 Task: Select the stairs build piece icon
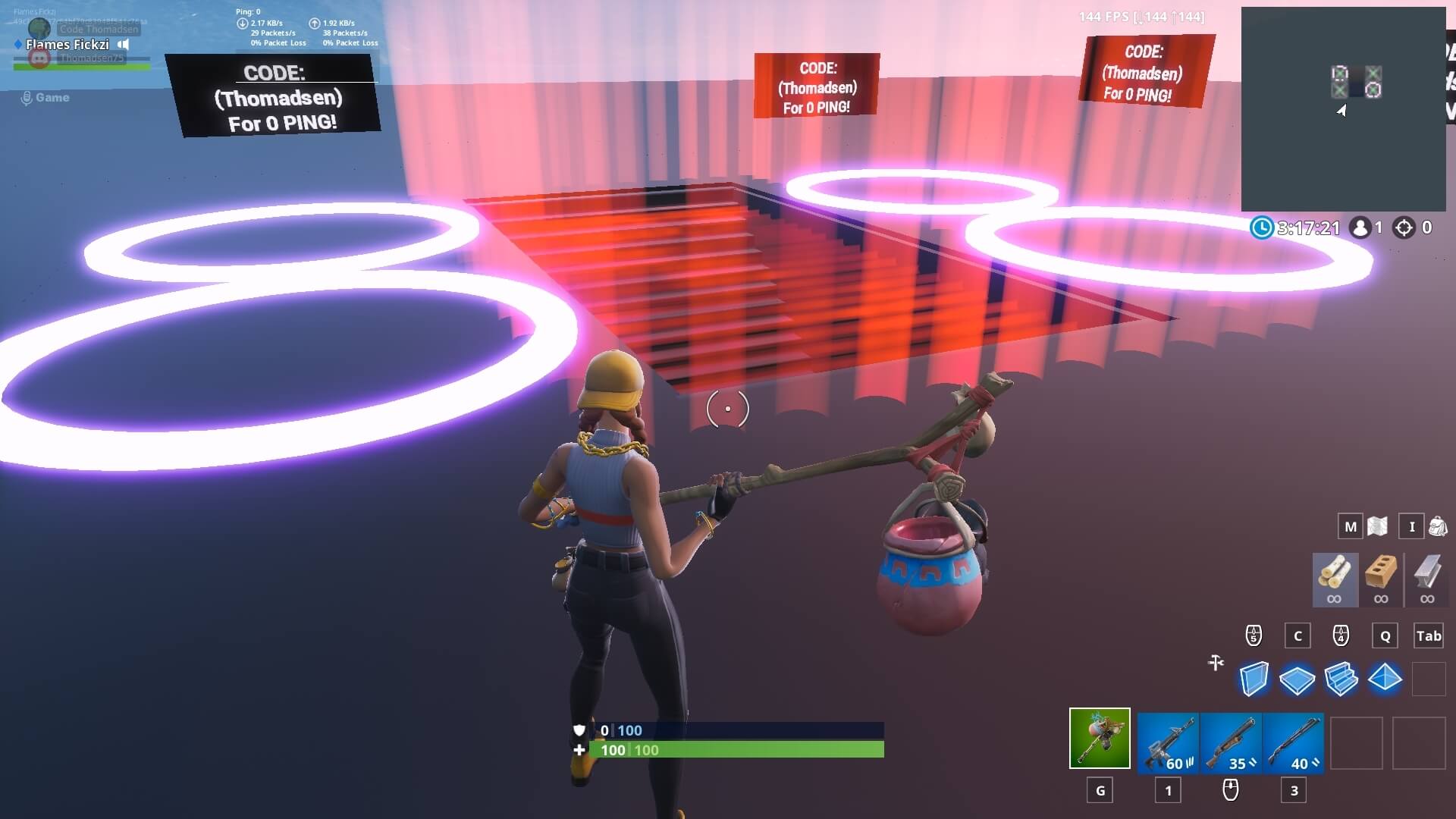click(x=1342, y=679)
